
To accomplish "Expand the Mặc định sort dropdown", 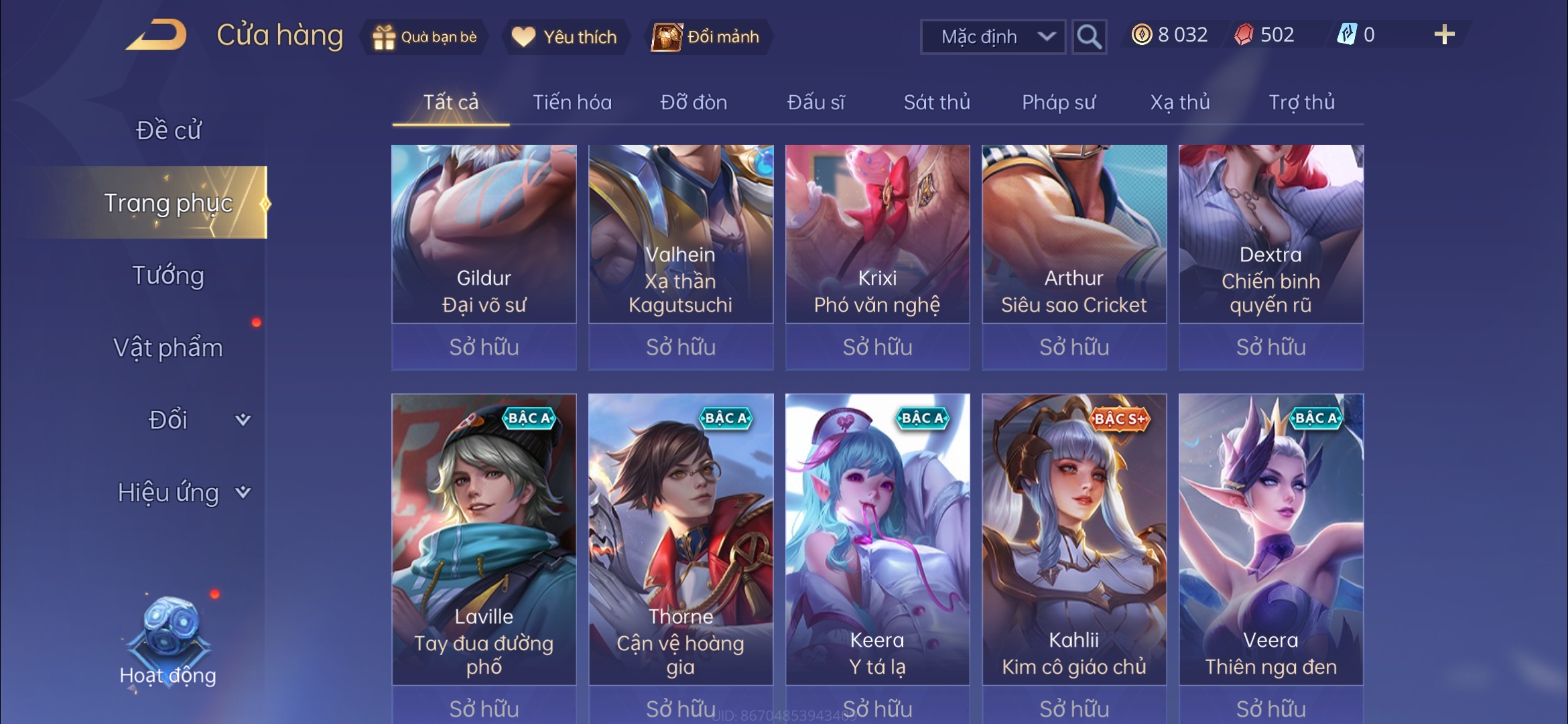I will click(x=992, y=37).
